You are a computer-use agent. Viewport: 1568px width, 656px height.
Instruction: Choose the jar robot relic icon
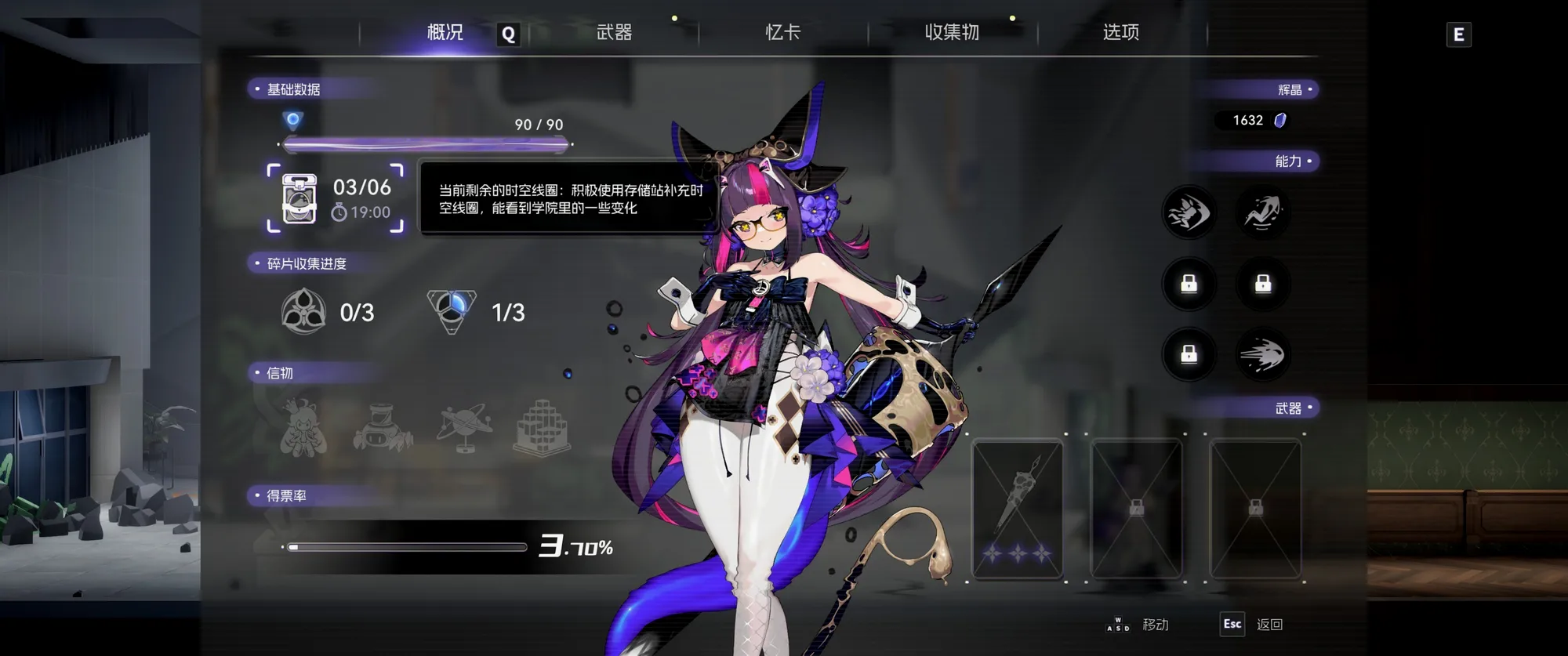pyautogui.click(x=382, y=428)
